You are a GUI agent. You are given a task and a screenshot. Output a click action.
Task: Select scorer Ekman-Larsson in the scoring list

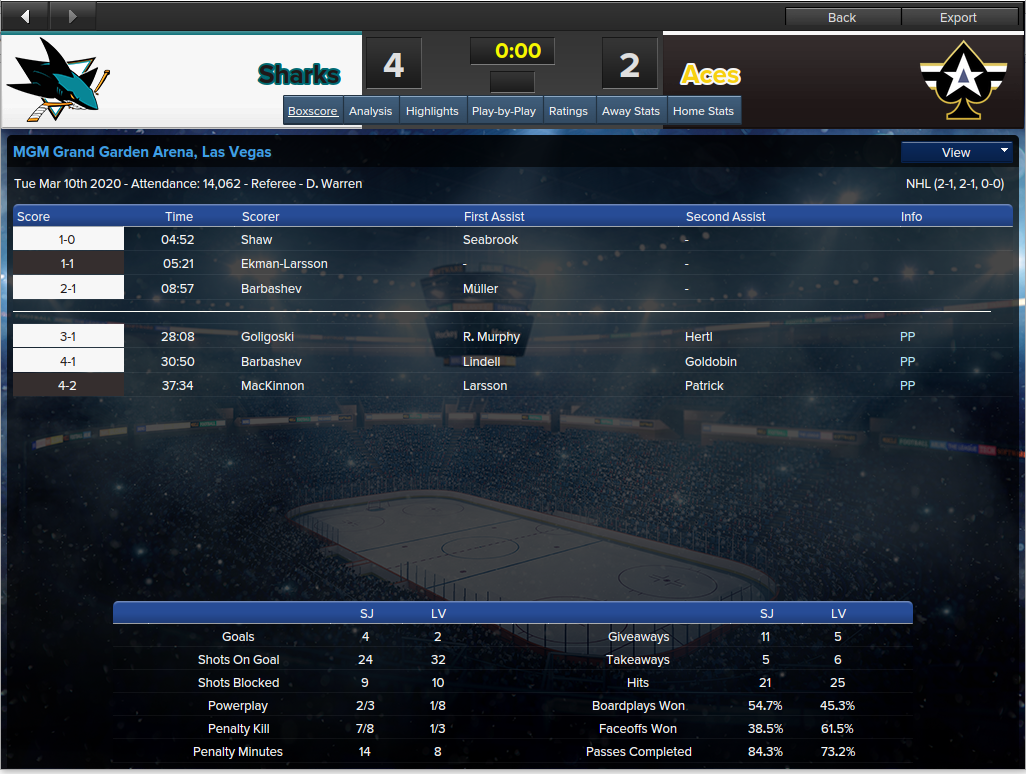[284, 264]
